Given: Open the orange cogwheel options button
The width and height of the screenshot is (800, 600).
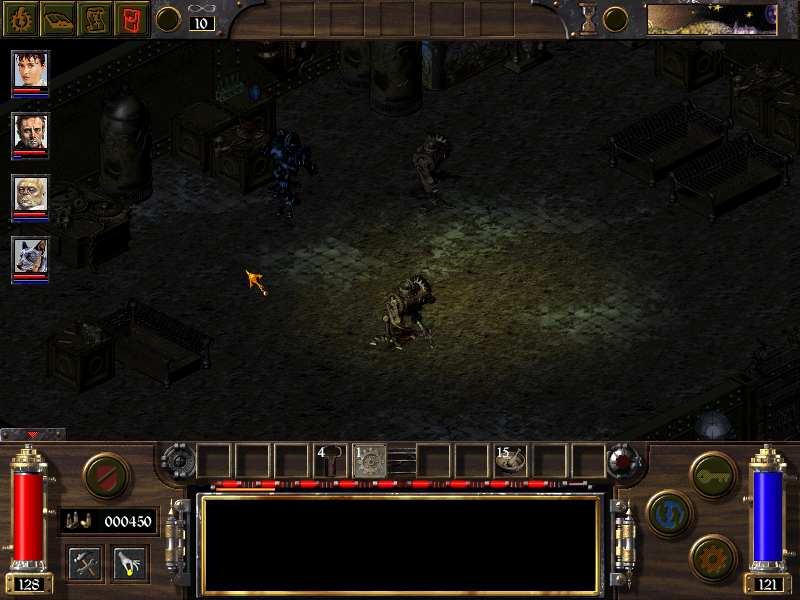Looking at the screenshot, I should 713,556.
